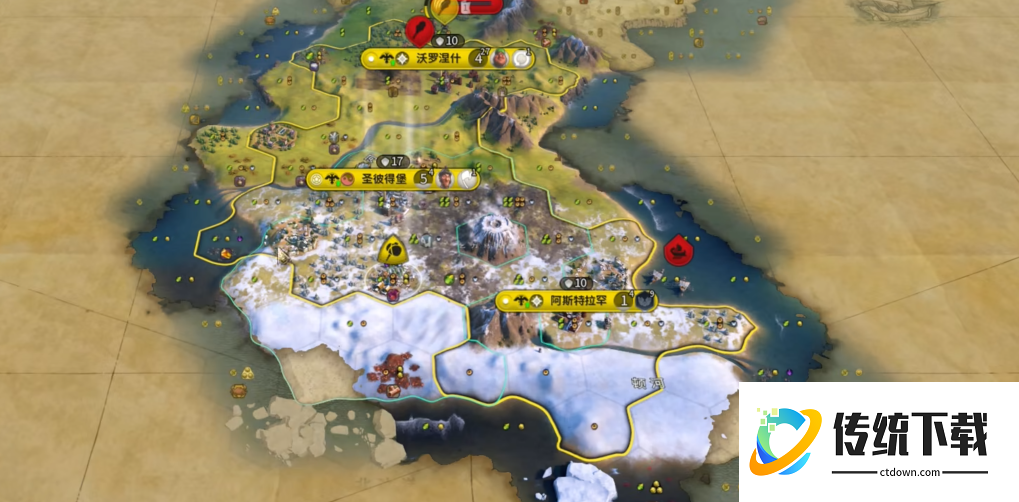1019x502 pixels.
Task: Open 沃罗涅什 production portrait icon
Action: tap(500, 58)
